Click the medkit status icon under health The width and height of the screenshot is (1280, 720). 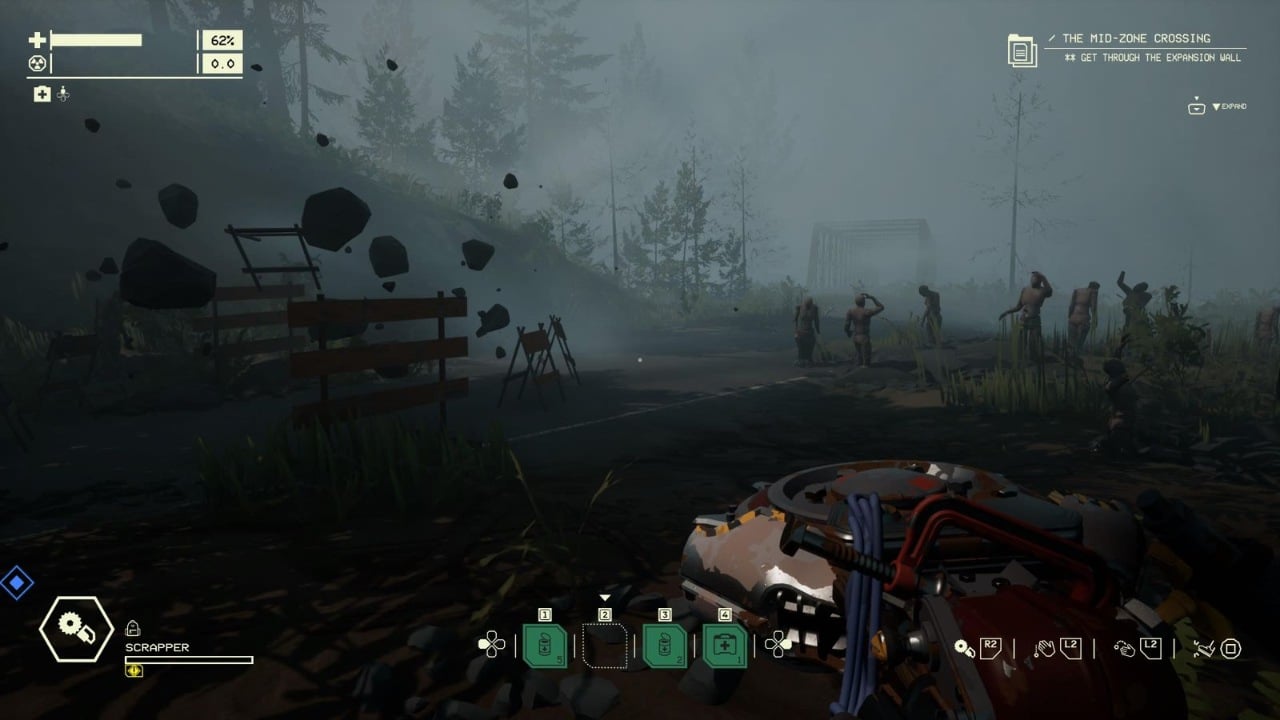coord(42,94)
